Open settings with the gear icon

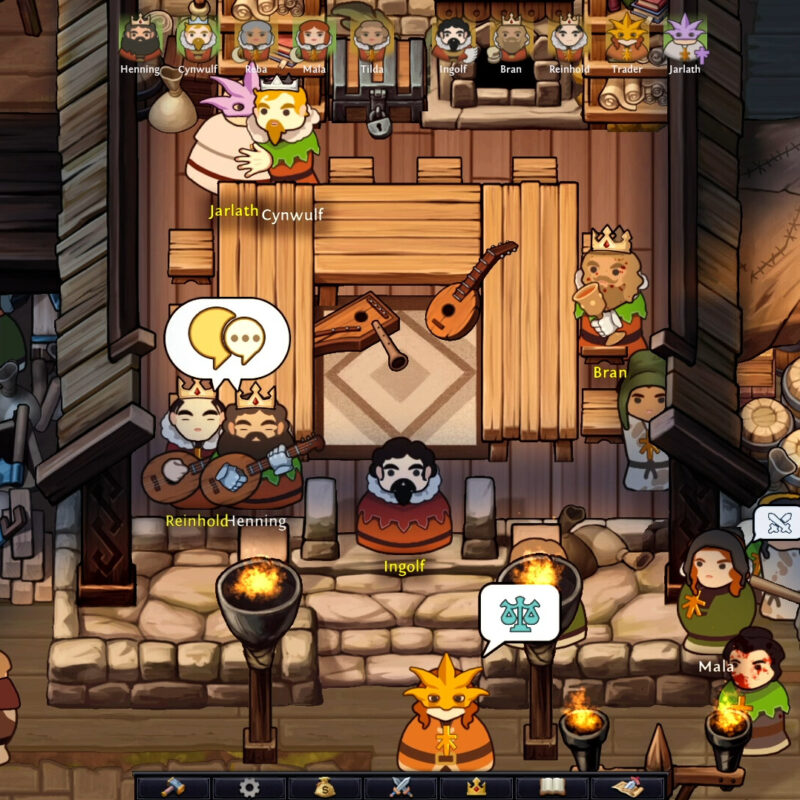[x=249, y=787]
